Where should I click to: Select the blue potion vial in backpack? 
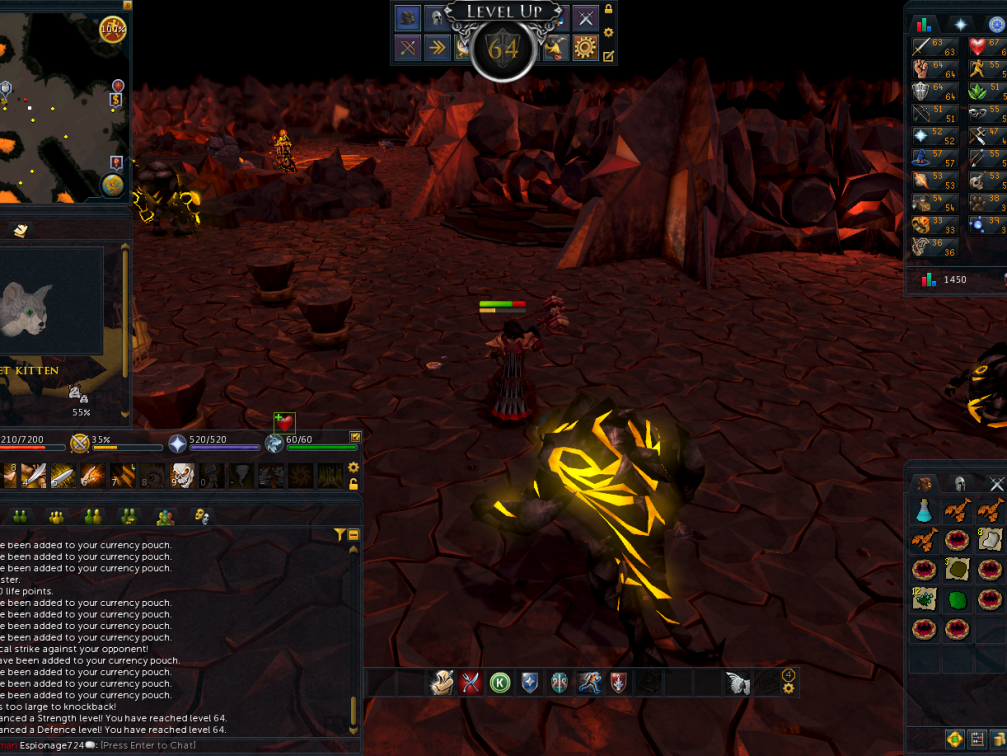click(x=923, y=512)
